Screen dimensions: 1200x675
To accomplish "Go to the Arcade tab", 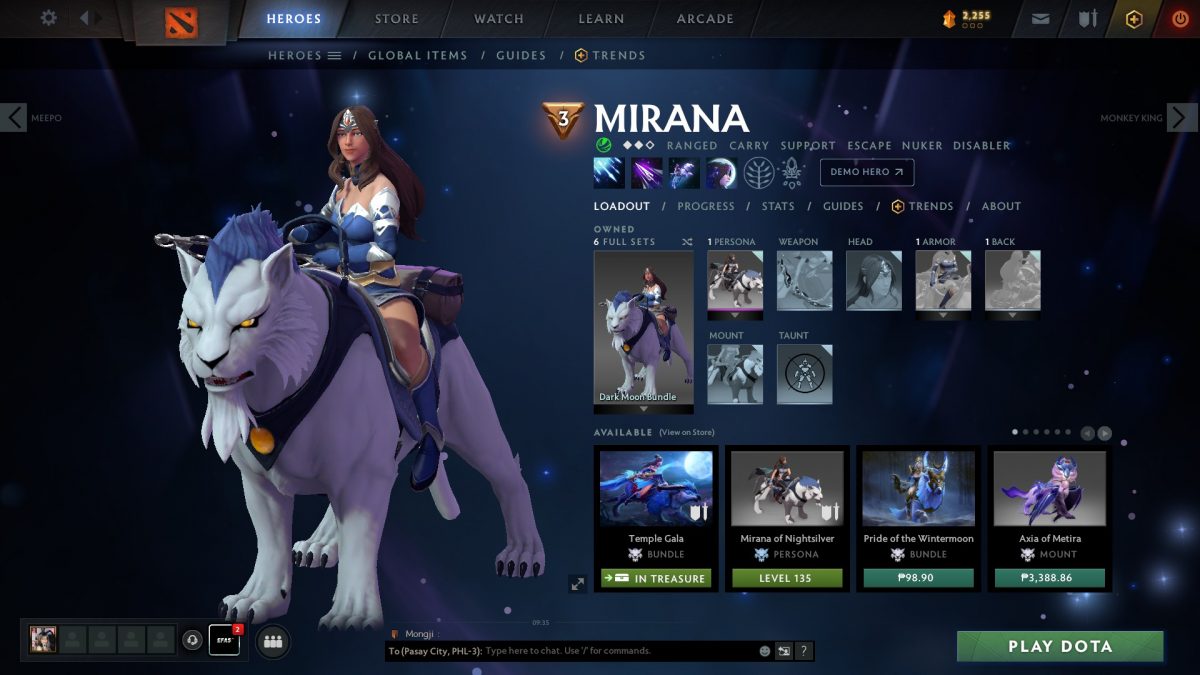I will tap(705, 19).
